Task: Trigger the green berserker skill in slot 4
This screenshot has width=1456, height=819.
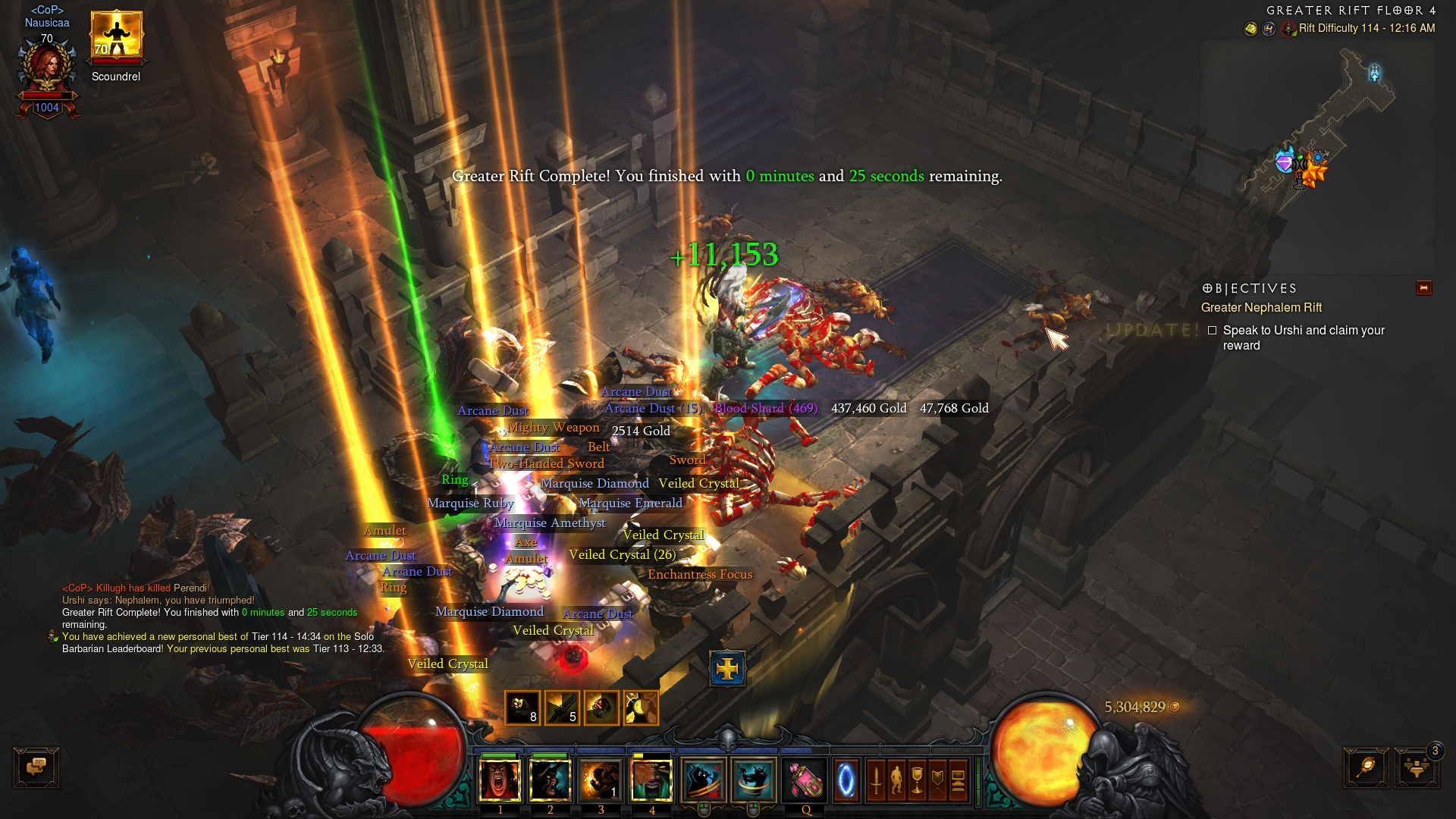Action: coord(651,780)
